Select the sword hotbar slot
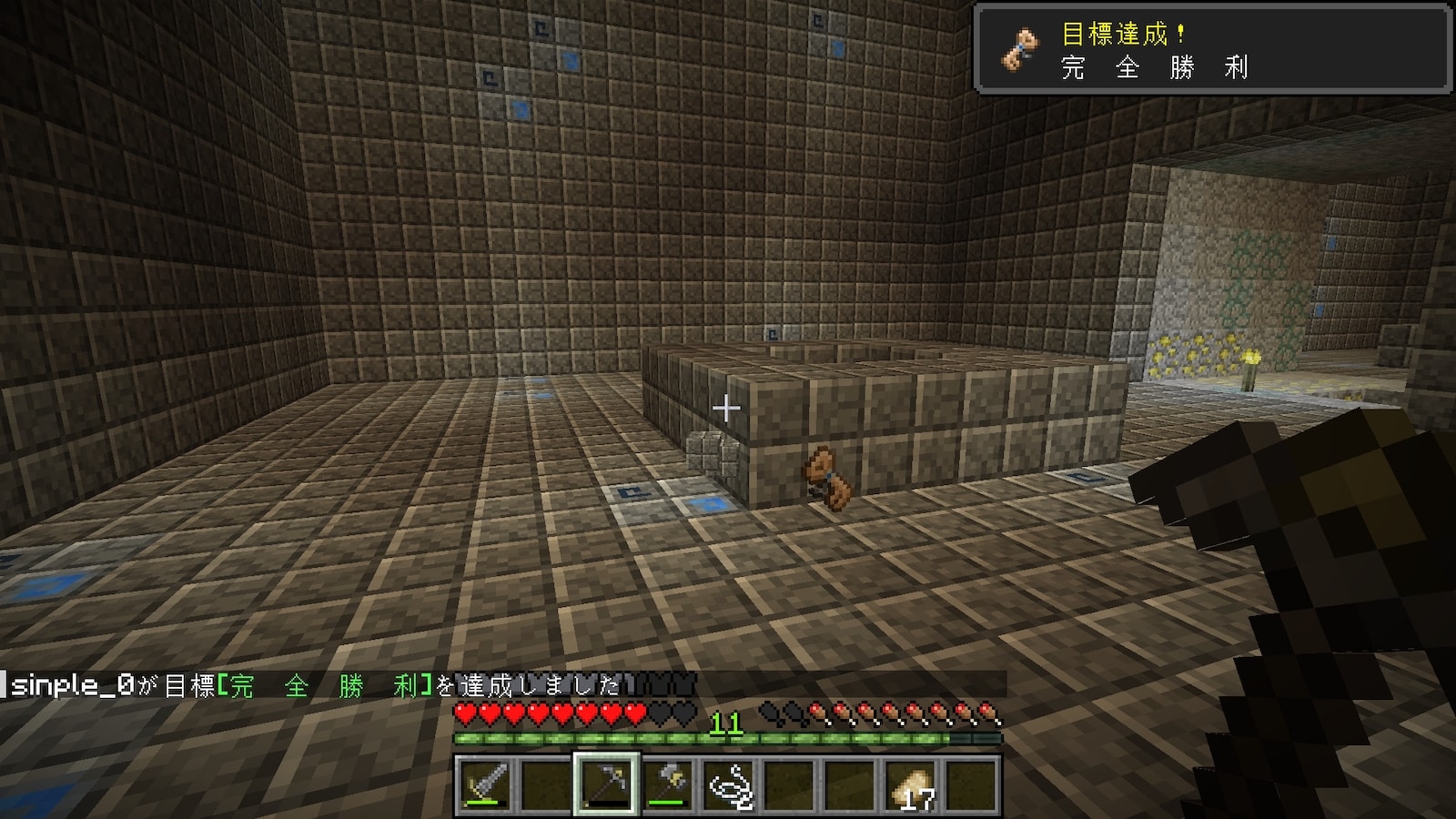Image resolution: width=1456 pixels, height=819 pixels. coord(484,784)
